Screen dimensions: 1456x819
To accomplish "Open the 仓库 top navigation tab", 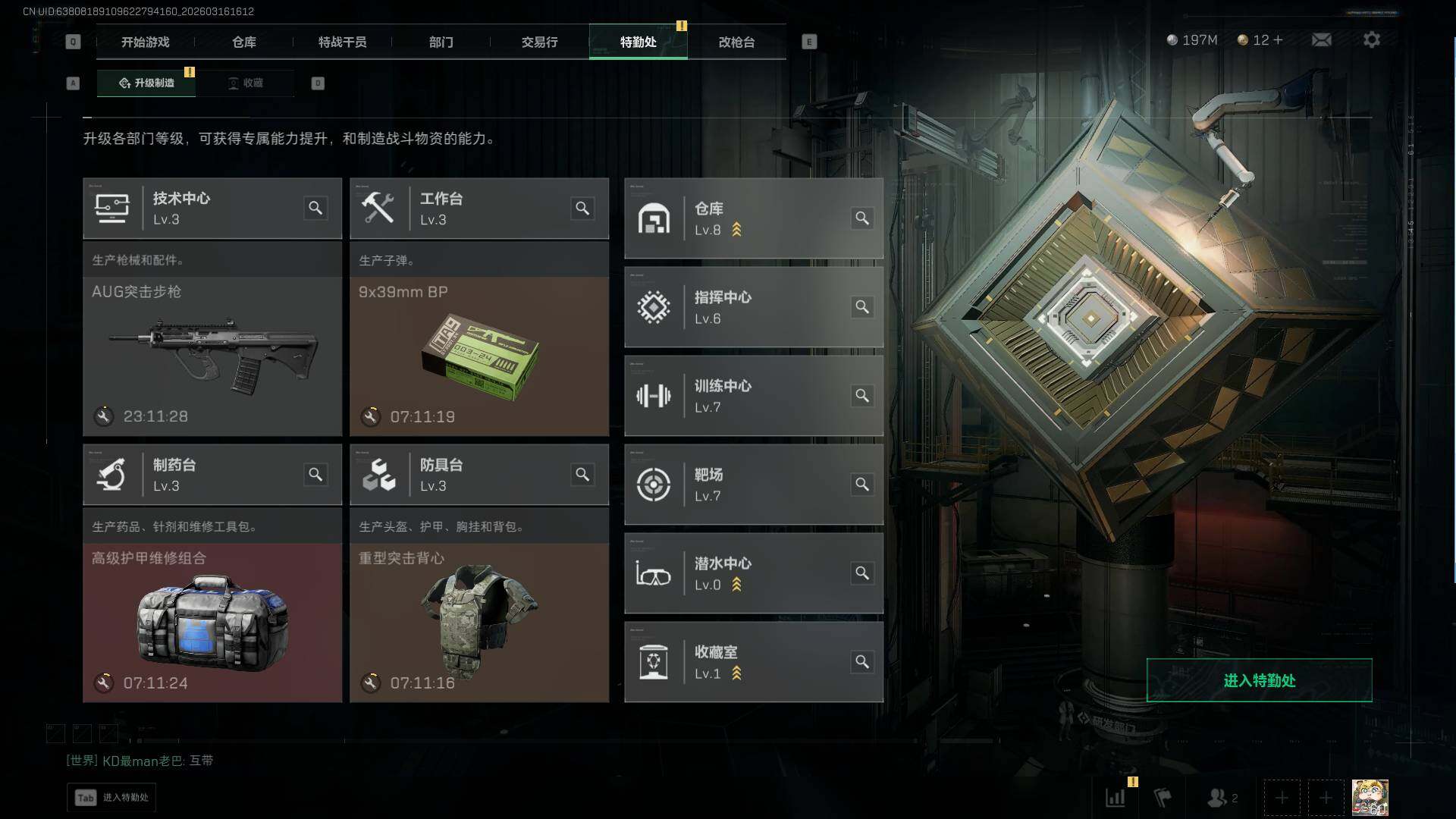I will (243, 42).
